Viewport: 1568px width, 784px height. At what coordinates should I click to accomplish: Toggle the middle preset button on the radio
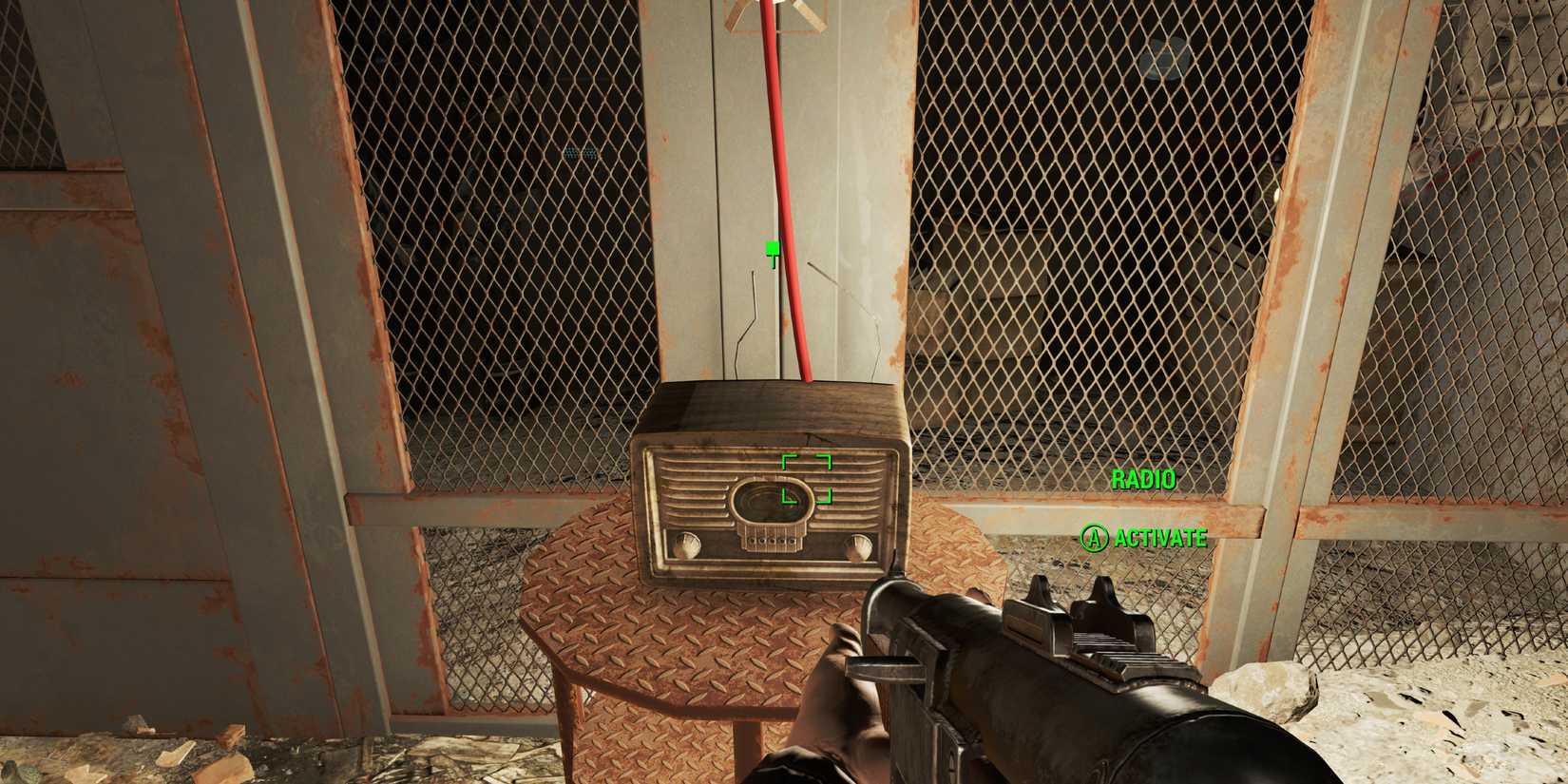click(x=773, y=540)
